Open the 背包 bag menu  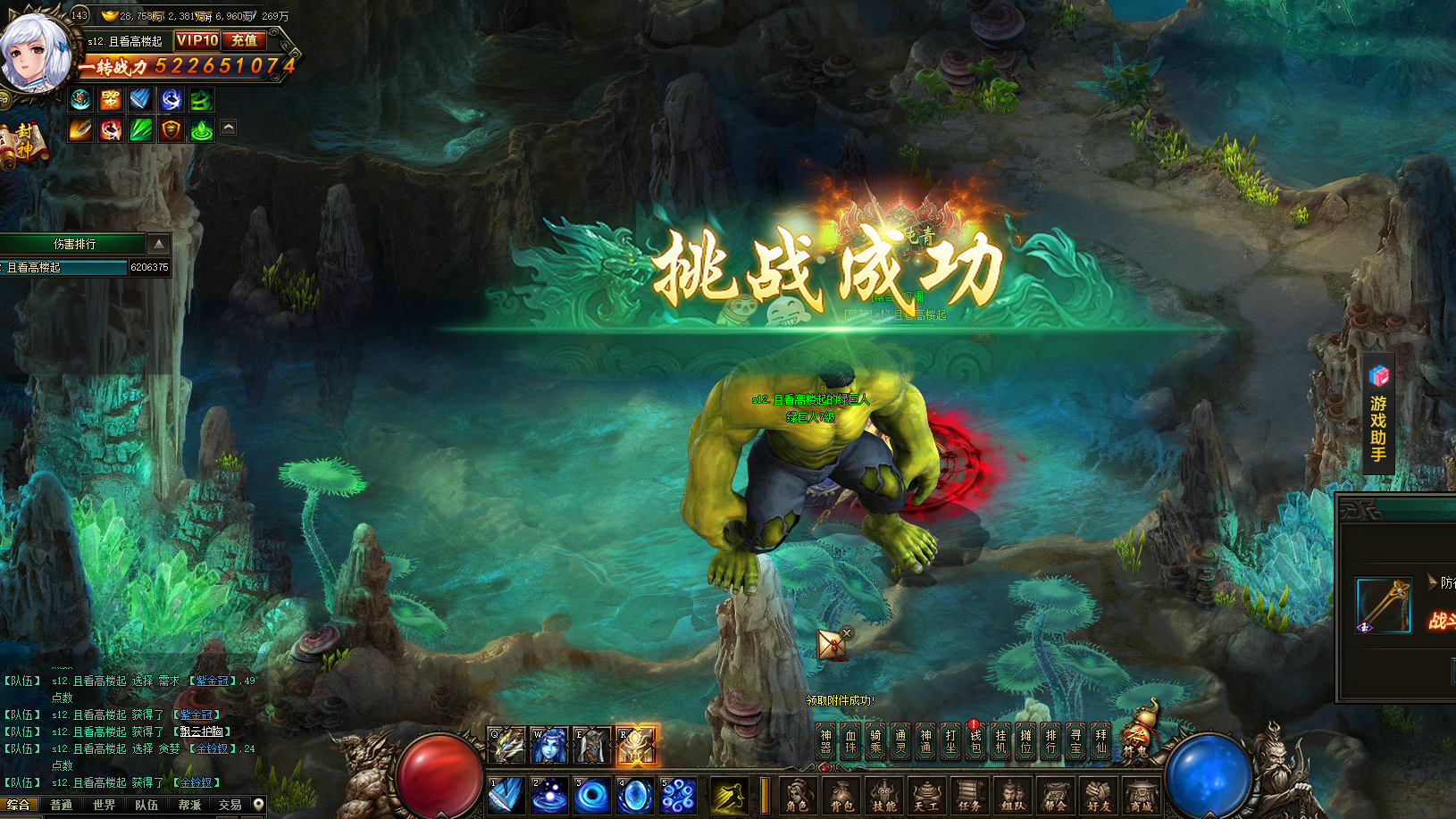pos(841,795)
